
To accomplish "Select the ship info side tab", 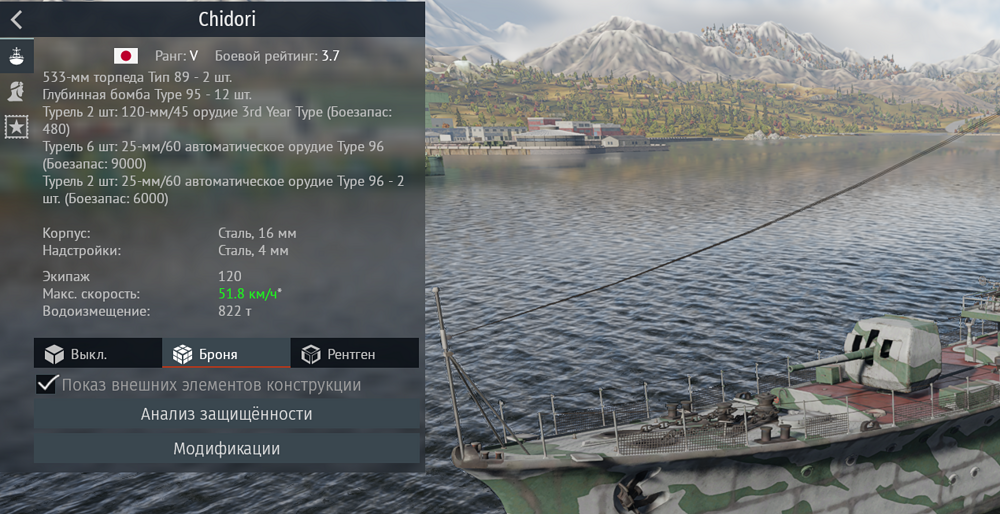I will coord(16,56).
